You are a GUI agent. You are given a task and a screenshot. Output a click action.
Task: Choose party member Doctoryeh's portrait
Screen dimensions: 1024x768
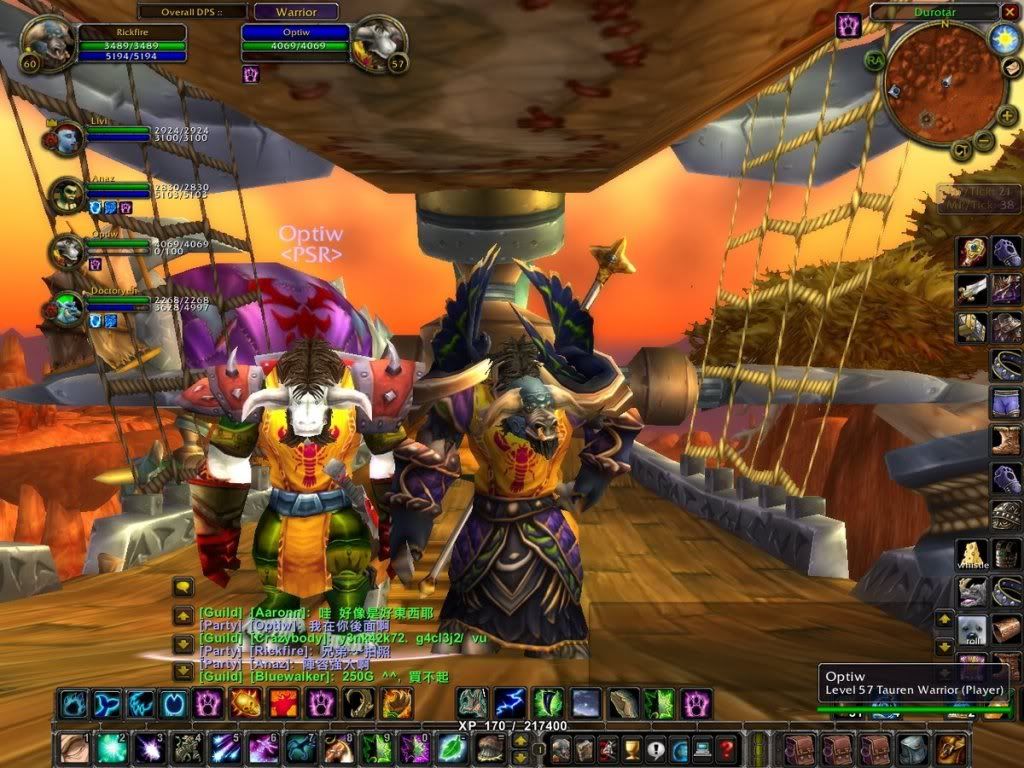[68, 307]
